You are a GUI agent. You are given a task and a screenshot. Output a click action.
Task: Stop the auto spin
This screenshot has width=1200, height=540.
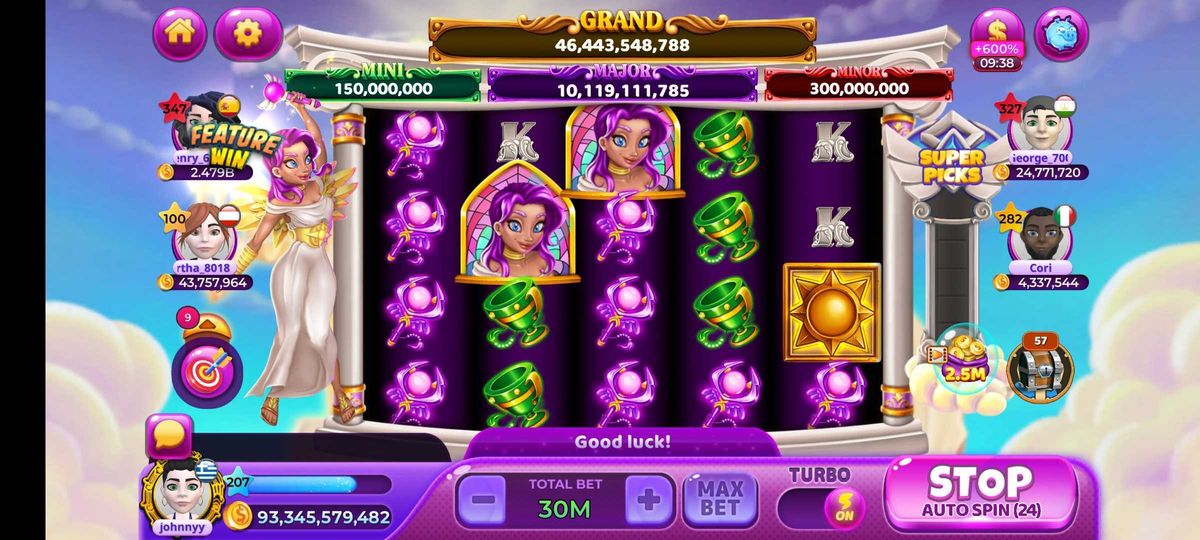[980, 492]
